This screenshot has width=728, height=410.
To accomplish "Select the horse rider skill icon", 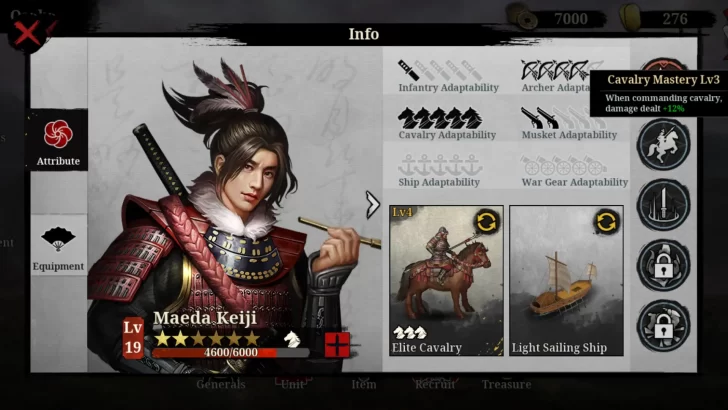I will [x=663, y=145].
